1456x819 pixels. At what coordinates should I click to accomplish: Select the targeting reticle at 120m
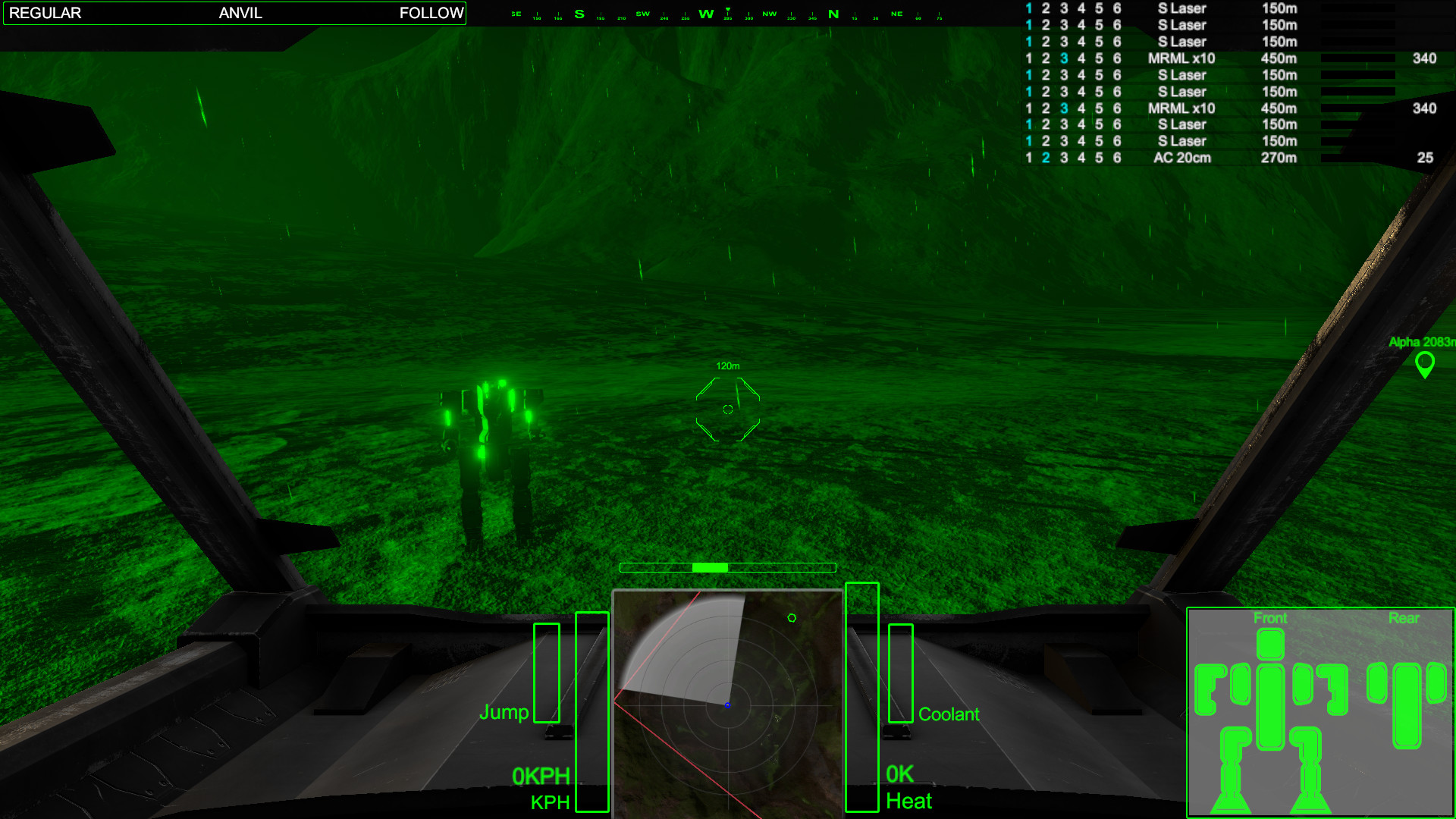click(727, 408)
